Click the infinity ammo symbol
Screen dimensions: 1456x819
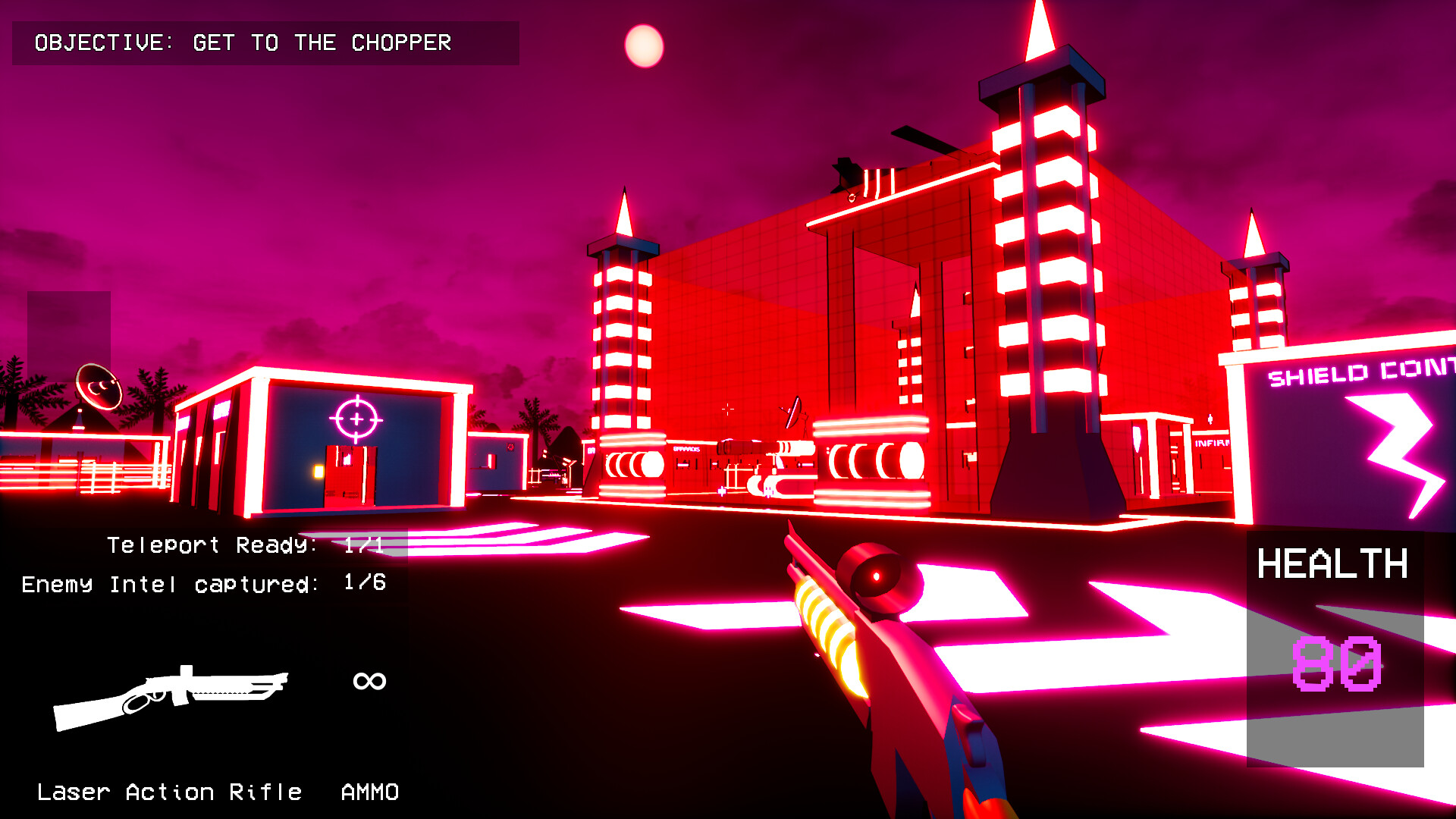click(368, 680)
